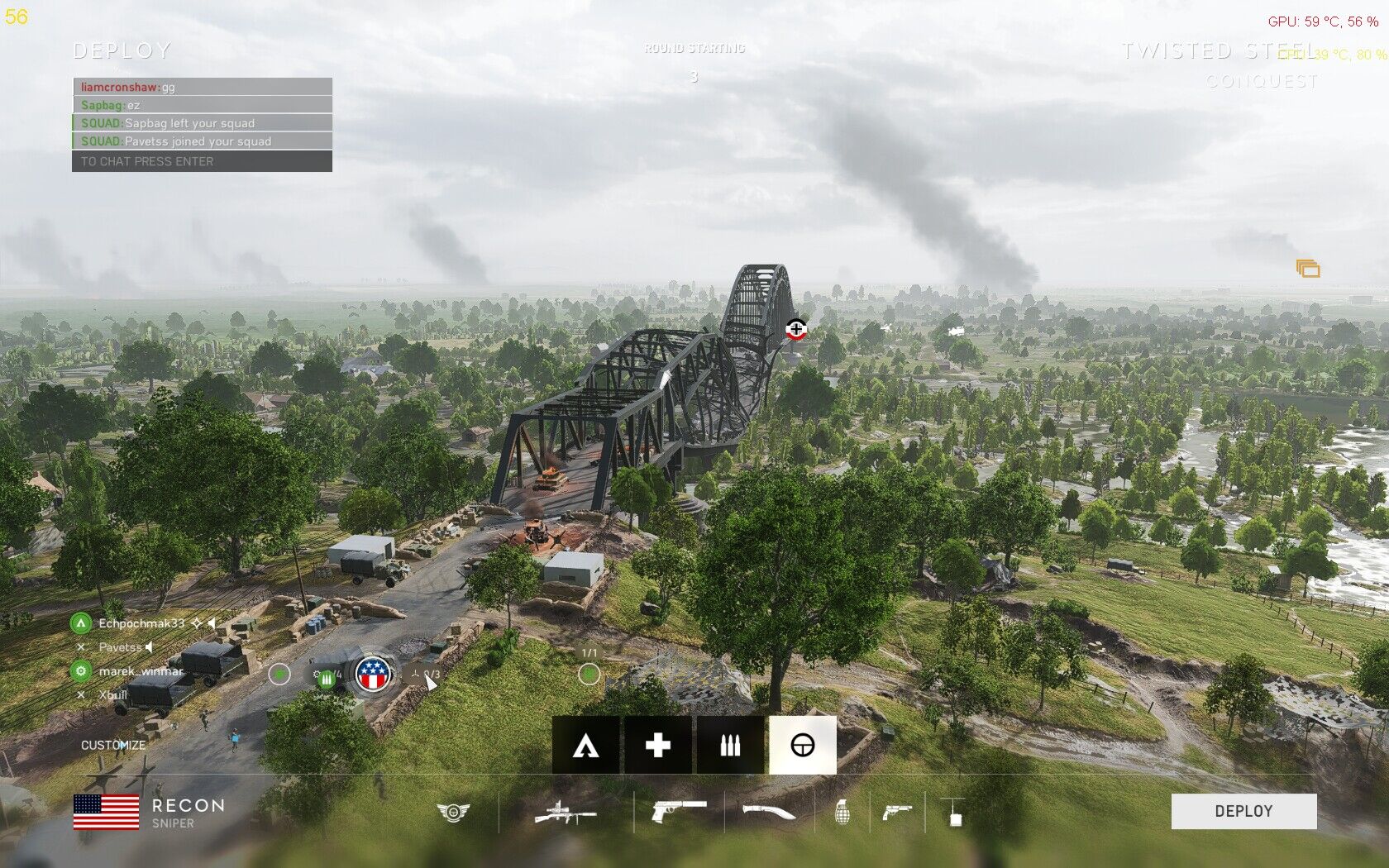
Task: Choose the airplane spawn marker showing 0/3
Action: [422, 675]
